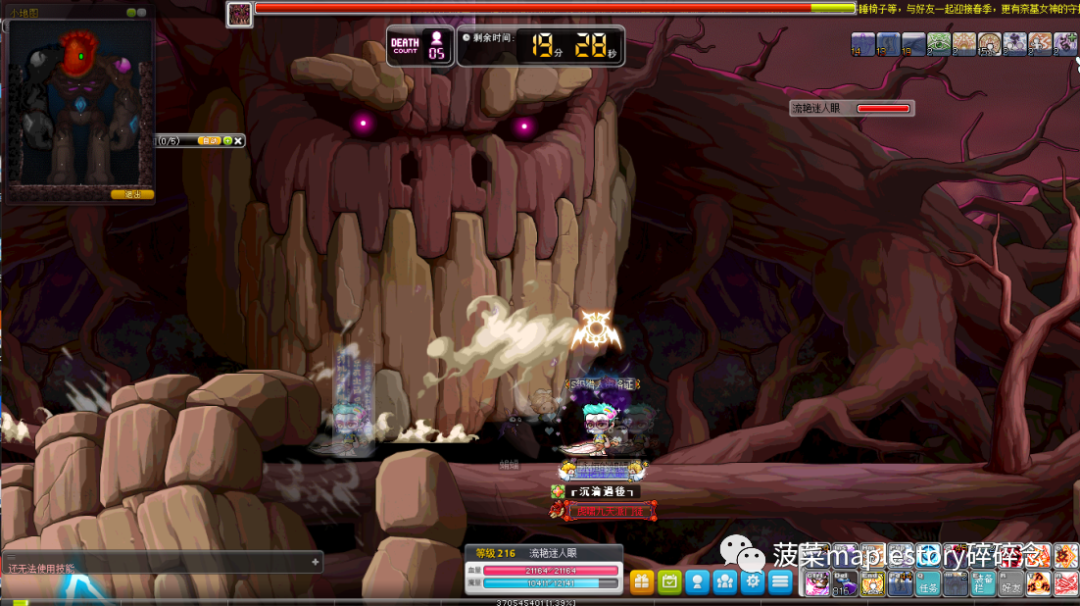Open the three-line main menu button
This screenshot has width=1080, height=606.
(x=781, y=581)
